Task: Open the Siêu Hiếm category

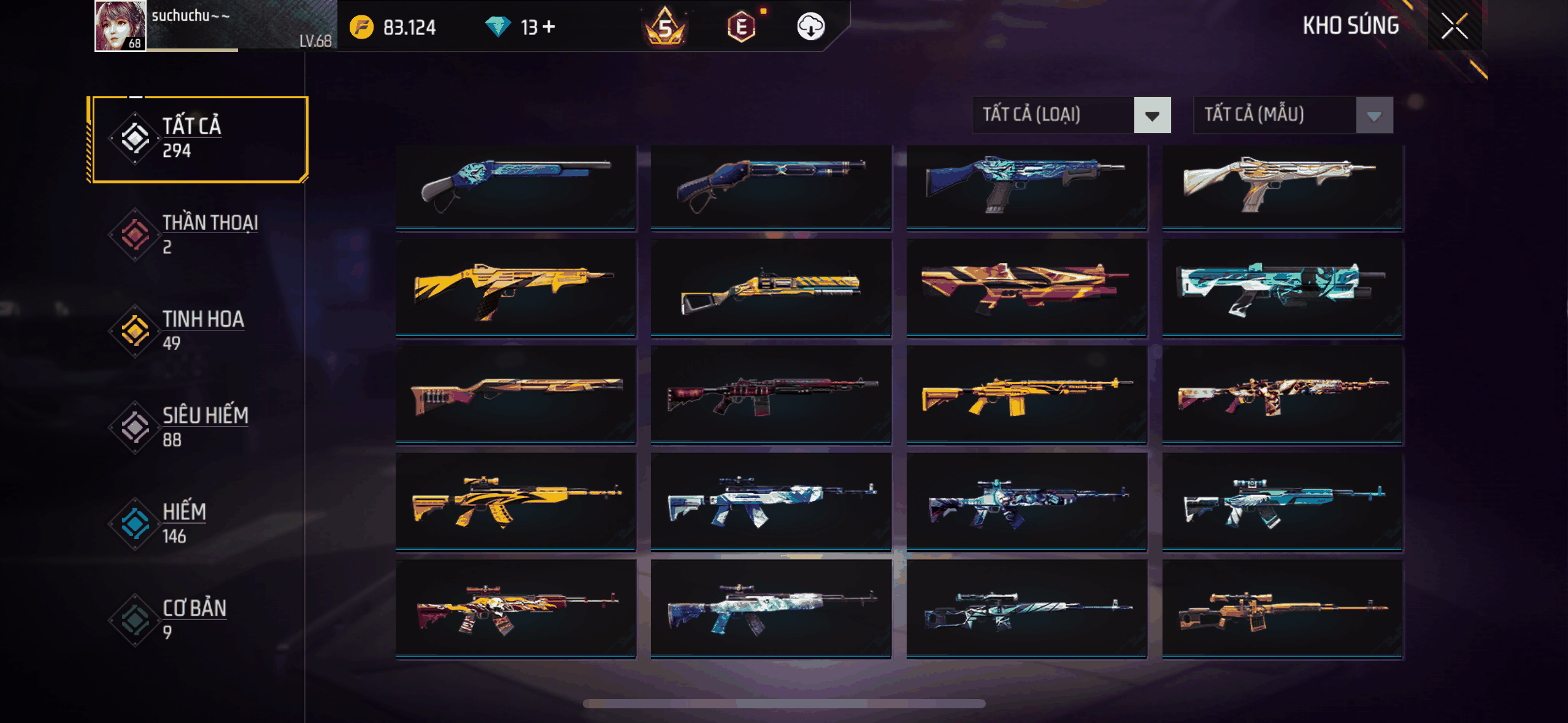Action: (198, 427)
